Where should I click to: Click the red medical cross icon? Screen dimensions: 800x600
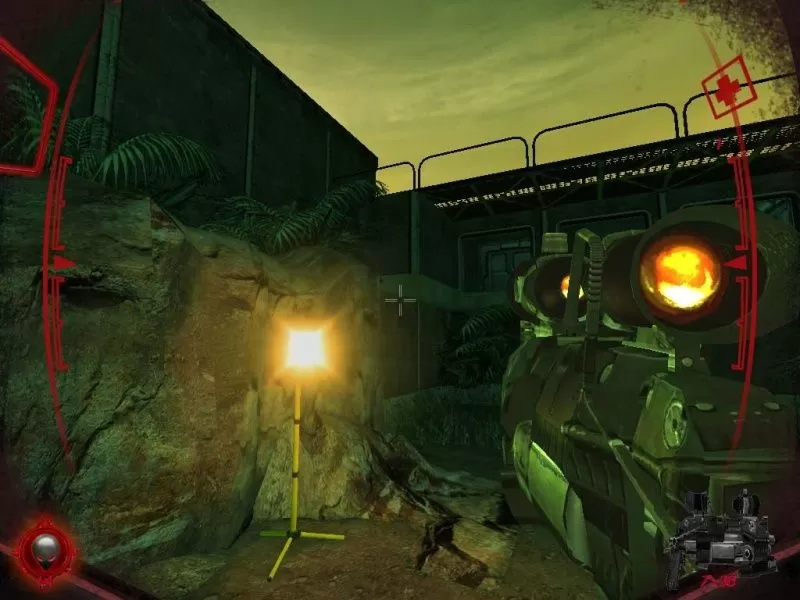pyautogui.click(x=723, y=89)
